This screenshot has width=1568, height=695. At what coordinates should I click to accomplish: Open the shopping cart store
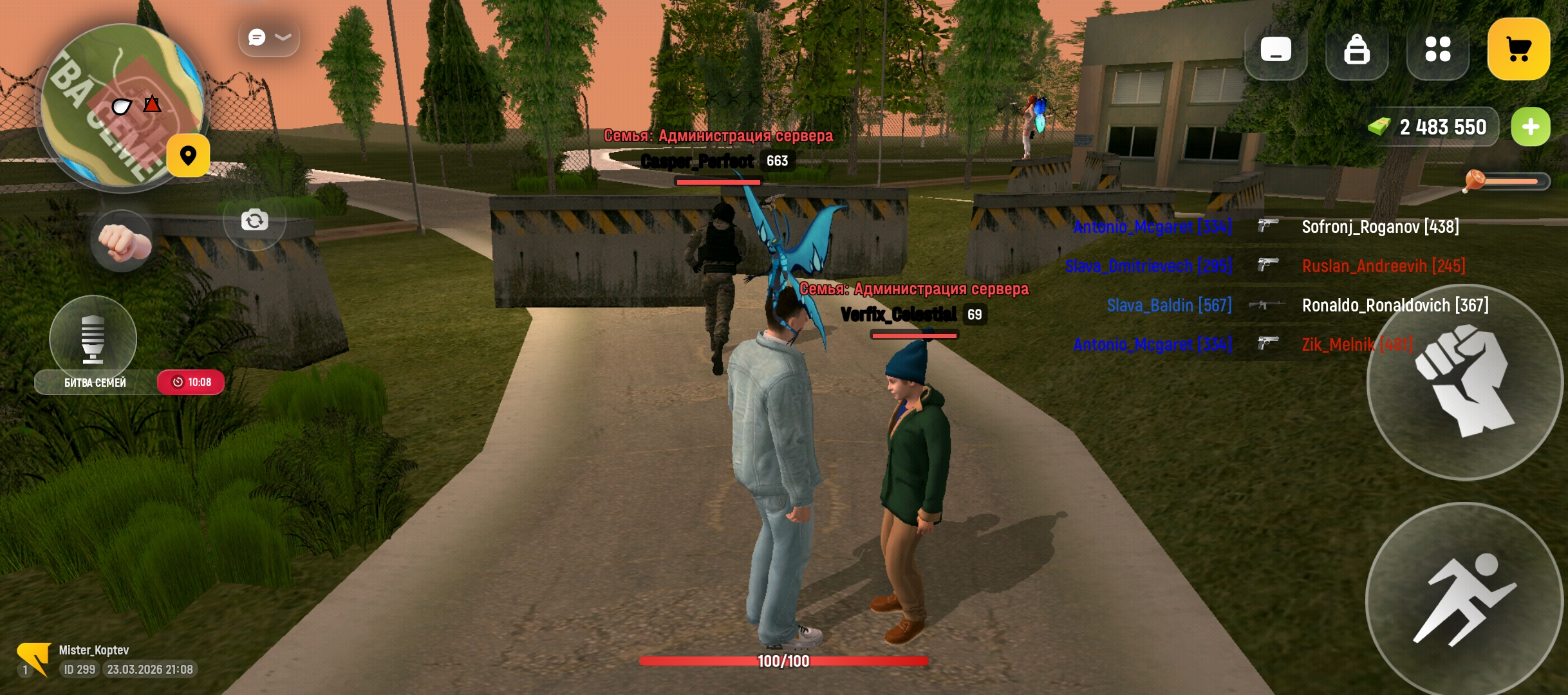click(x=1518, y=50)
